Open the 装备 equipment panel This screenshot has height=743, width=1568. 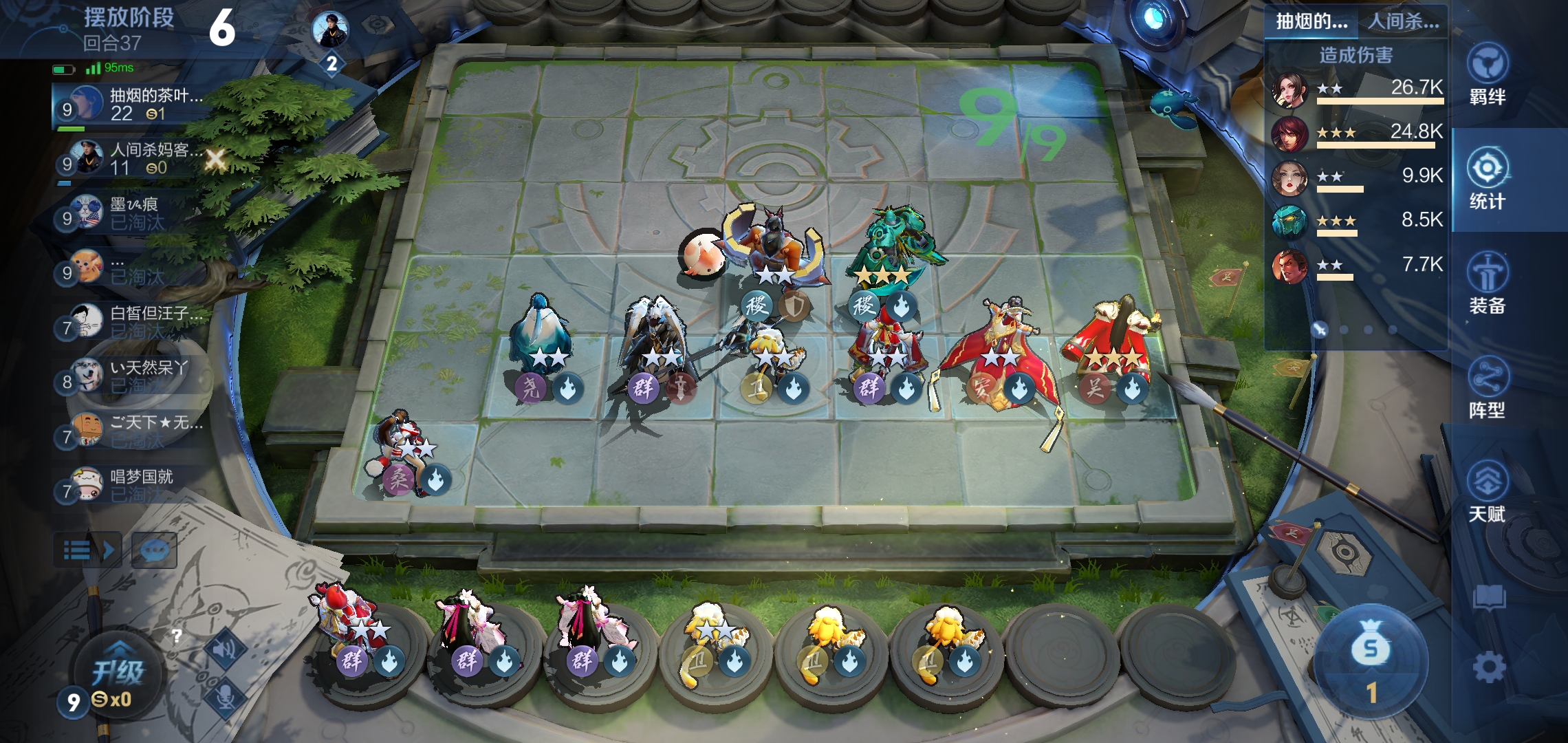tap(1487, 283)
